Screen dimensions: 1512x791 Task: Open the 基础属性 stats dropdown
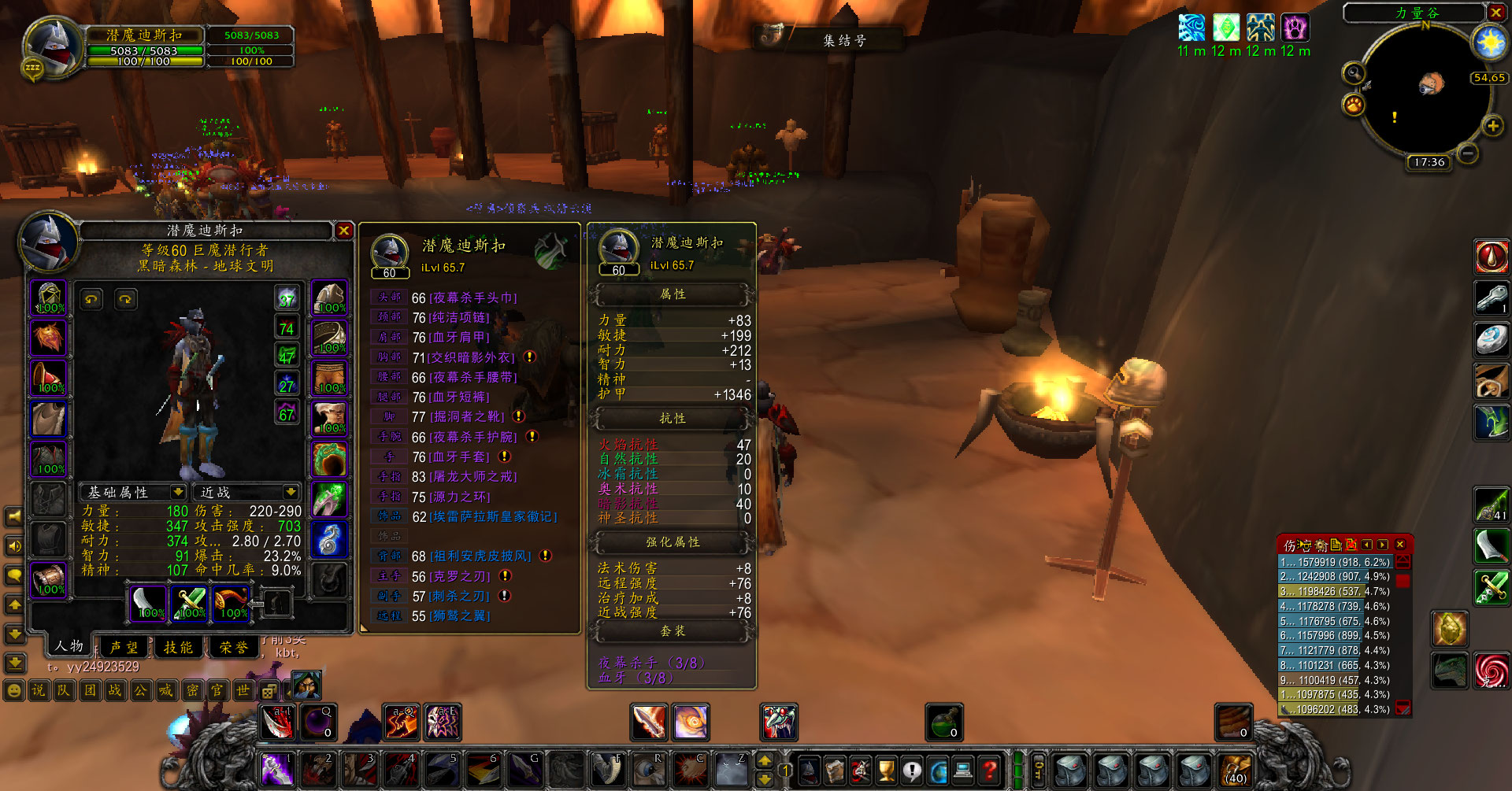(x=178, y=492)
